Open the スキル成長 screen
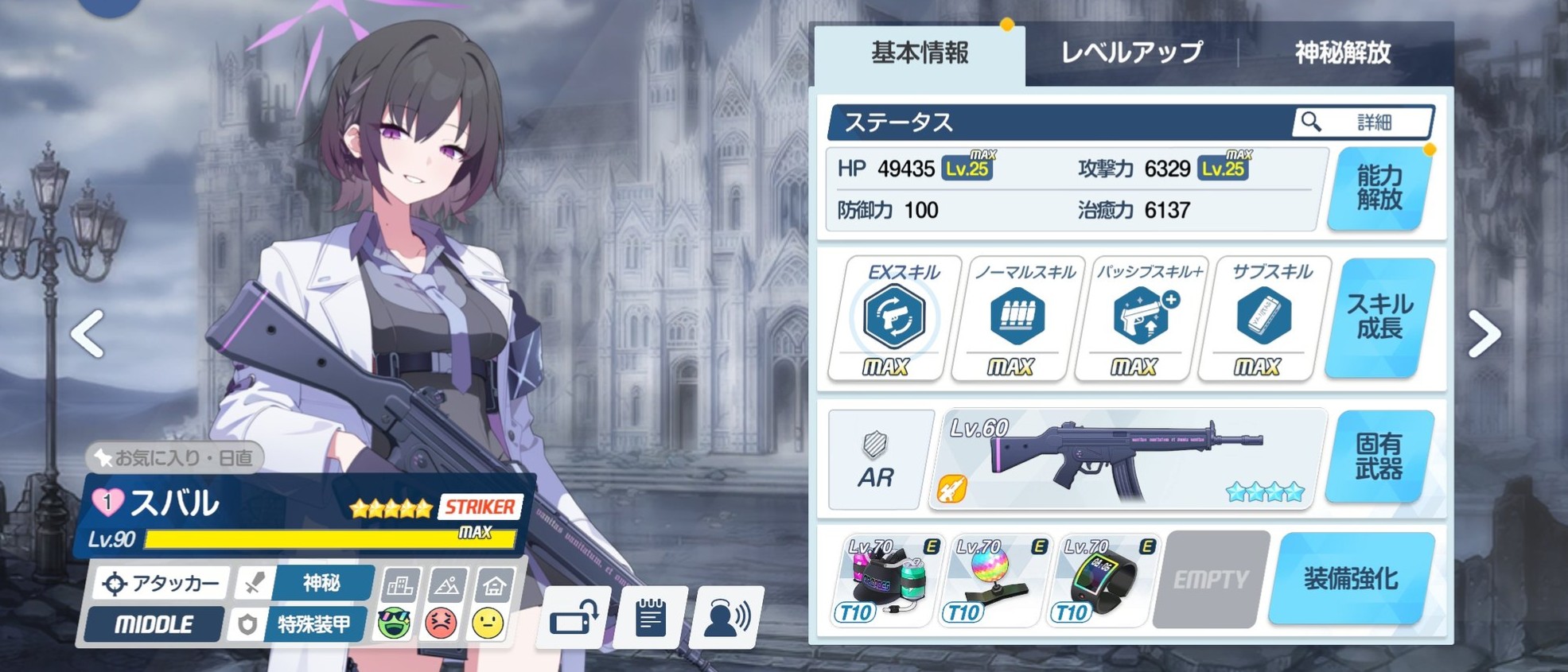This screenshot has width=1568, height=672. (x=1379, y=317)
